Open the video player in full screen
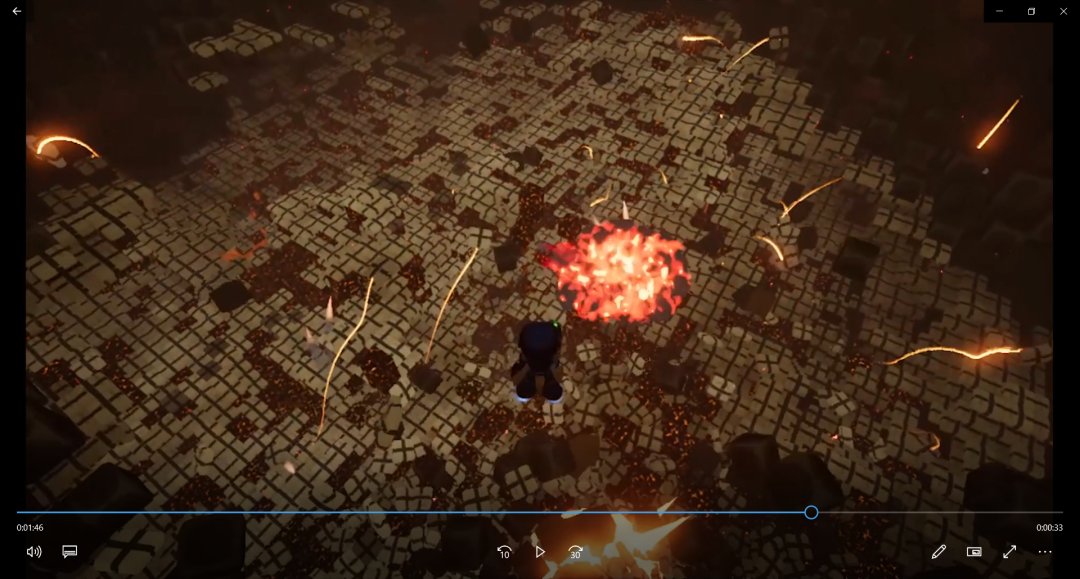The width and height of the screenshot is (1080, 579). (1009, 551)
